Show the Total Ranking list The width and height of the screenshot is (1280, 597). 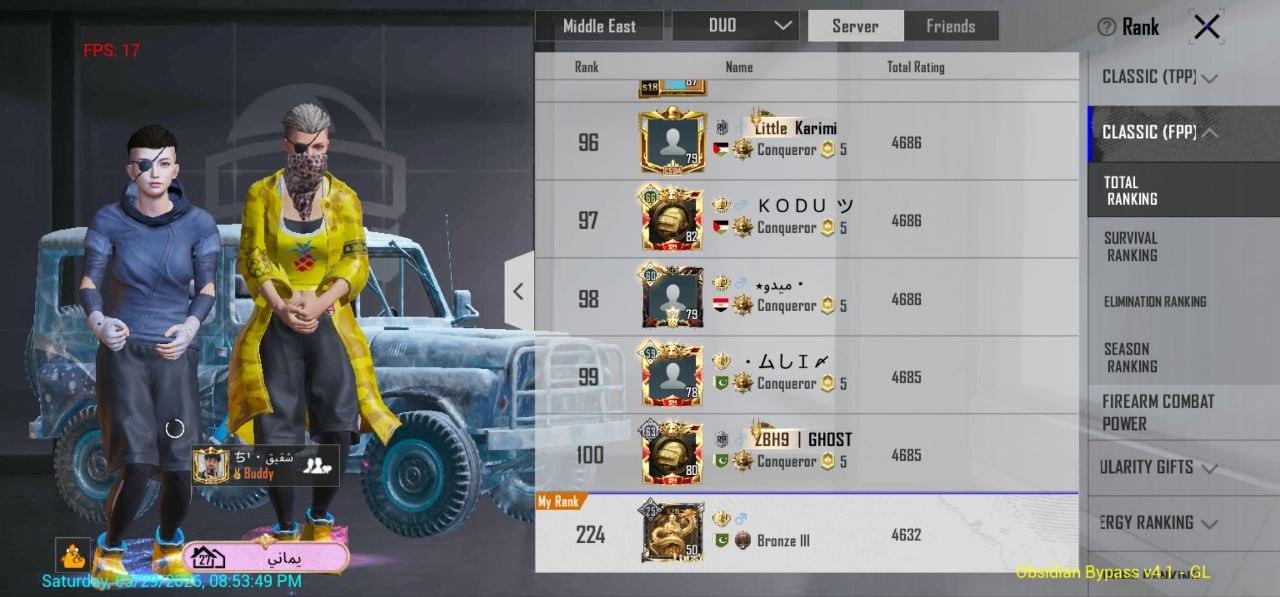[1131, 190]
